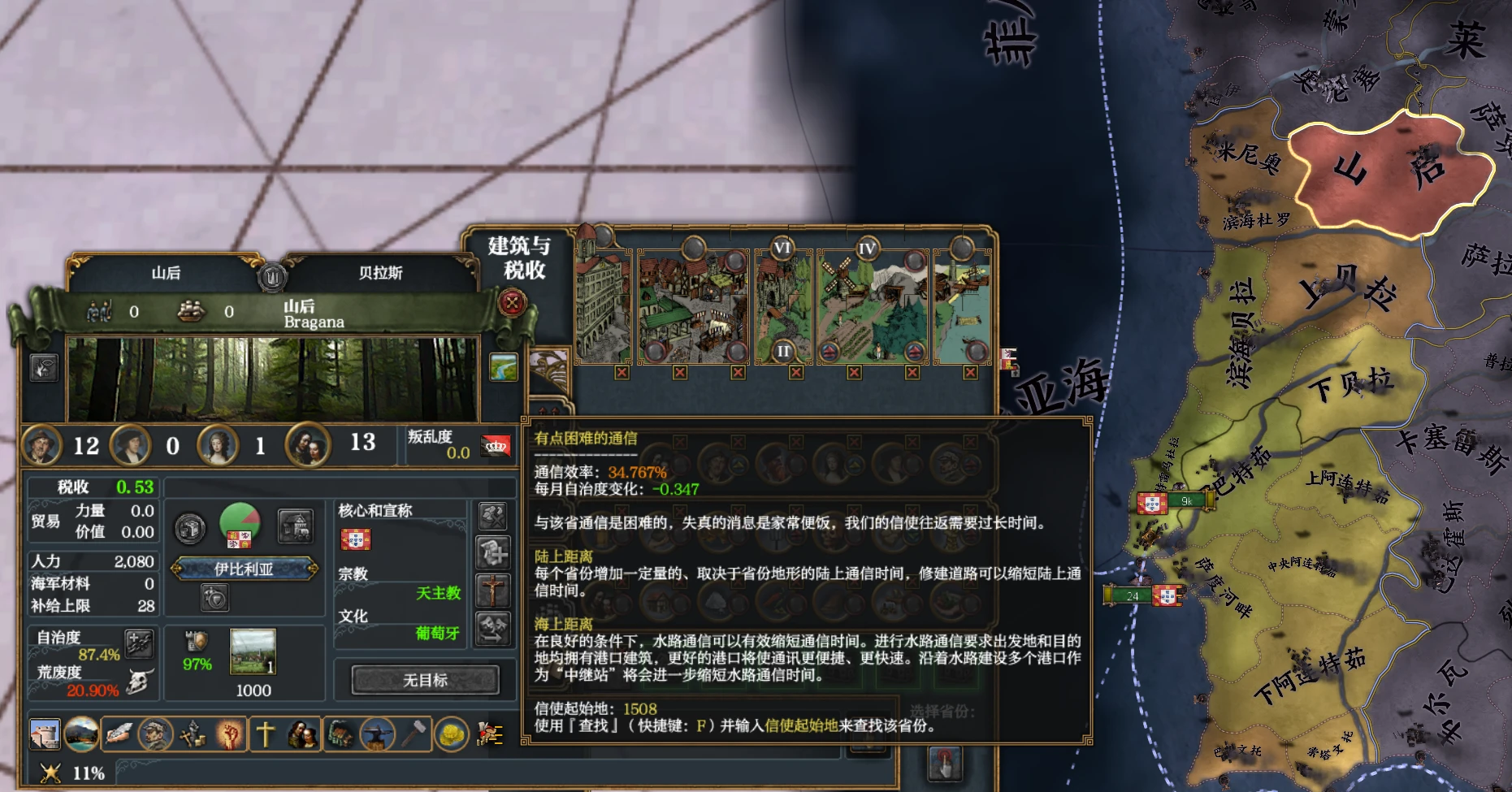Open the river terrain picture icon
The height and width of the screenshot is (792, 1512).
504,367
